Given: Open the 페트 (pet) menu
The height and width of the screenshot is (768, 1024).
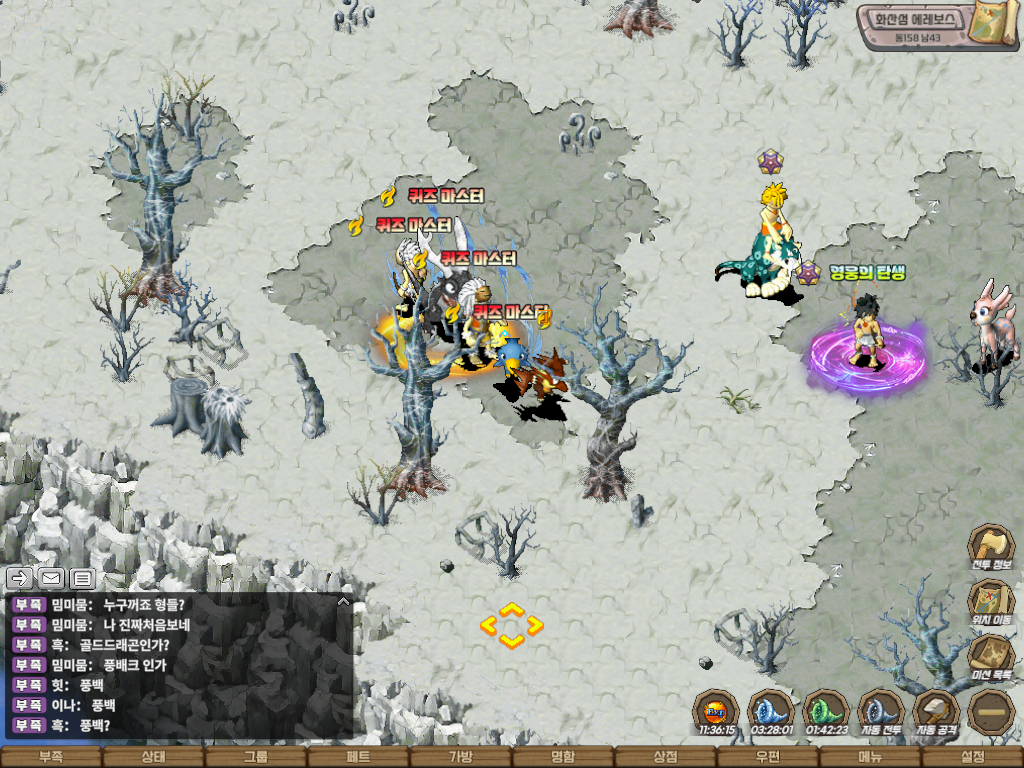Looking at the screenshot, I should click(x=358, y=757).
